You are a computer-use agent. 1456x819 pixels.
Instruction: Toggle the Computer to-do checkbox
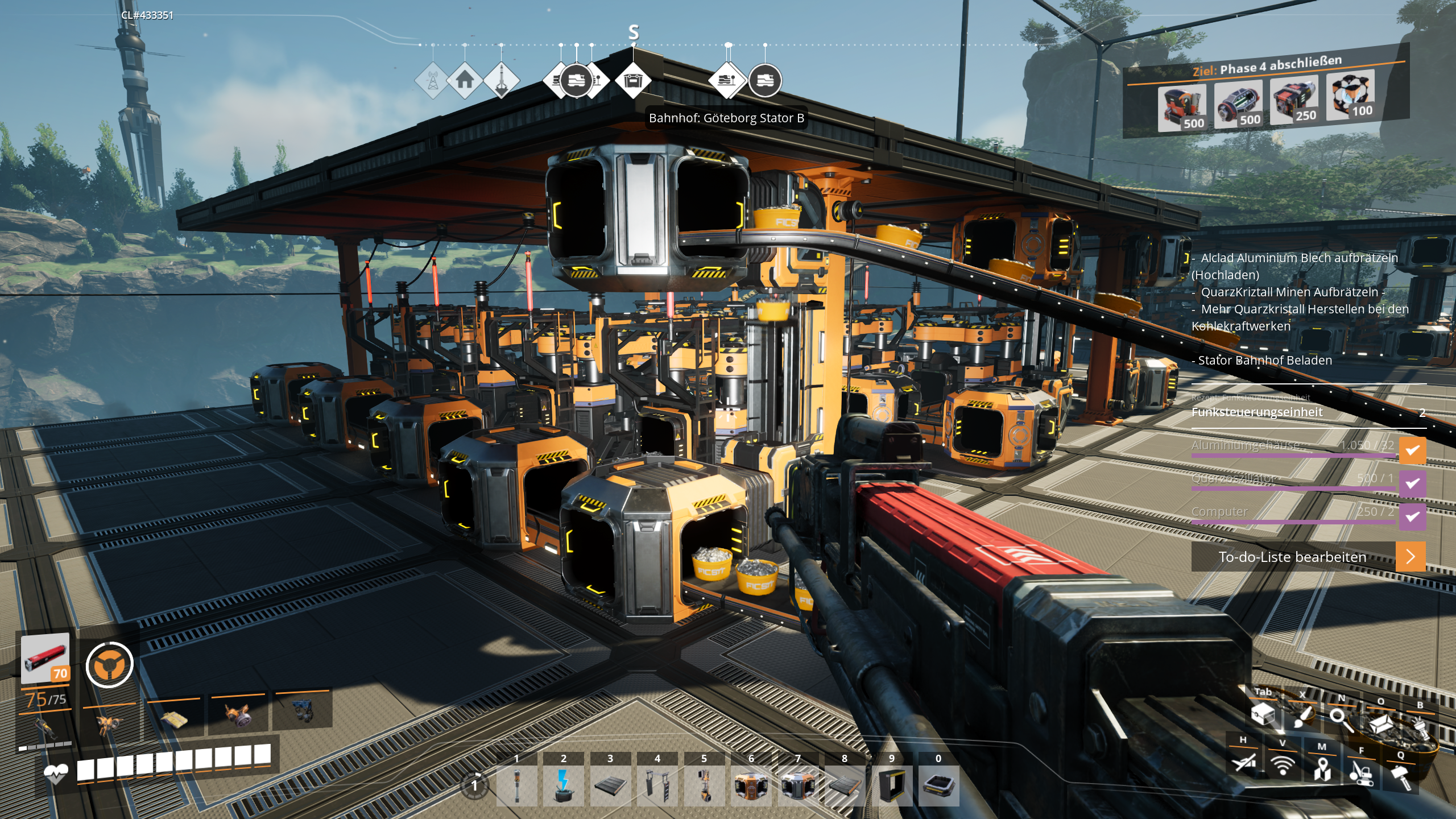[x=1412, y=516]
